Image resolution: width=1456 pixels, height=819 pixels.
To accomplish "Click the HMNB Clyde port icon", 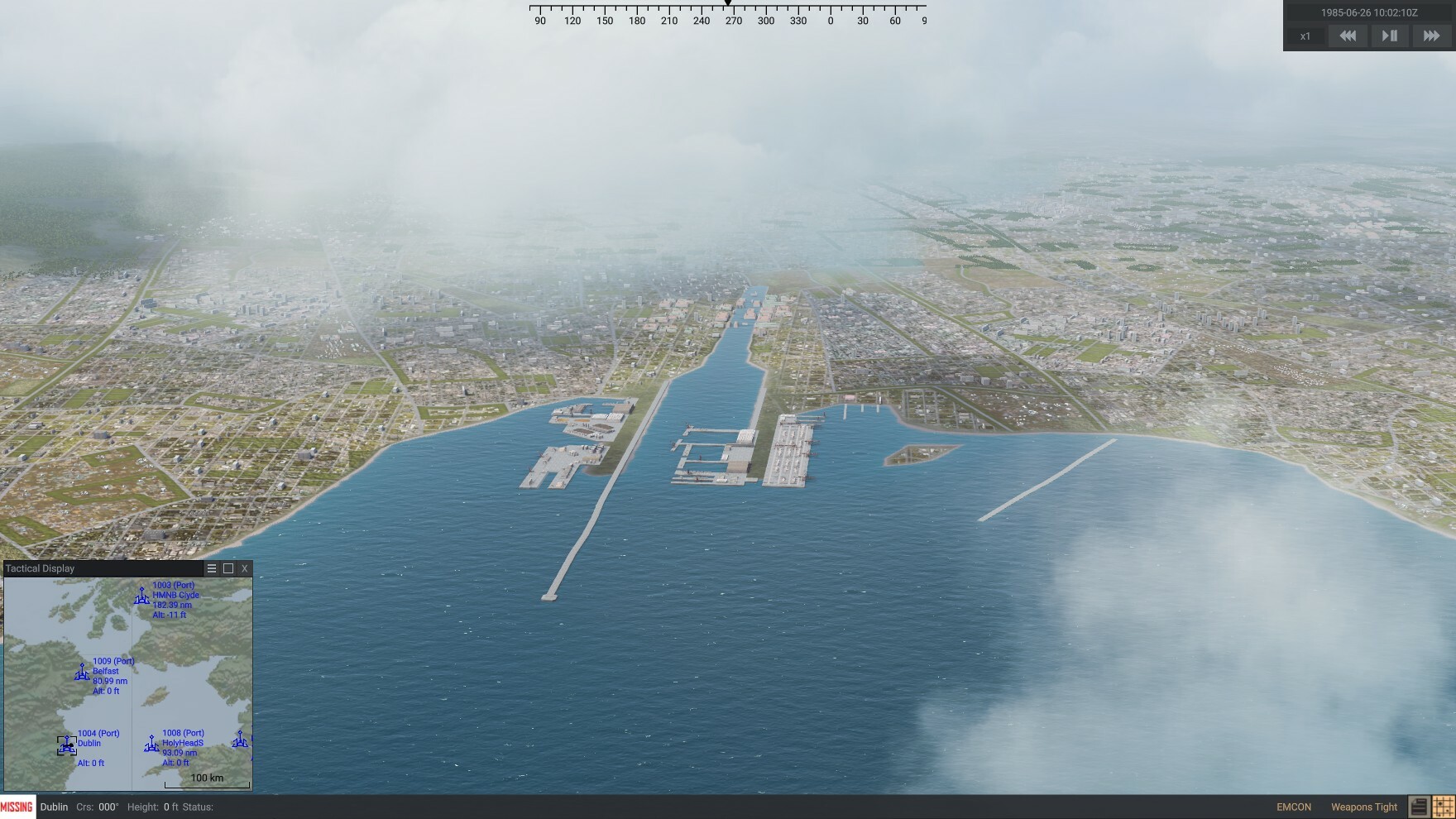I will tap(141, 596).
